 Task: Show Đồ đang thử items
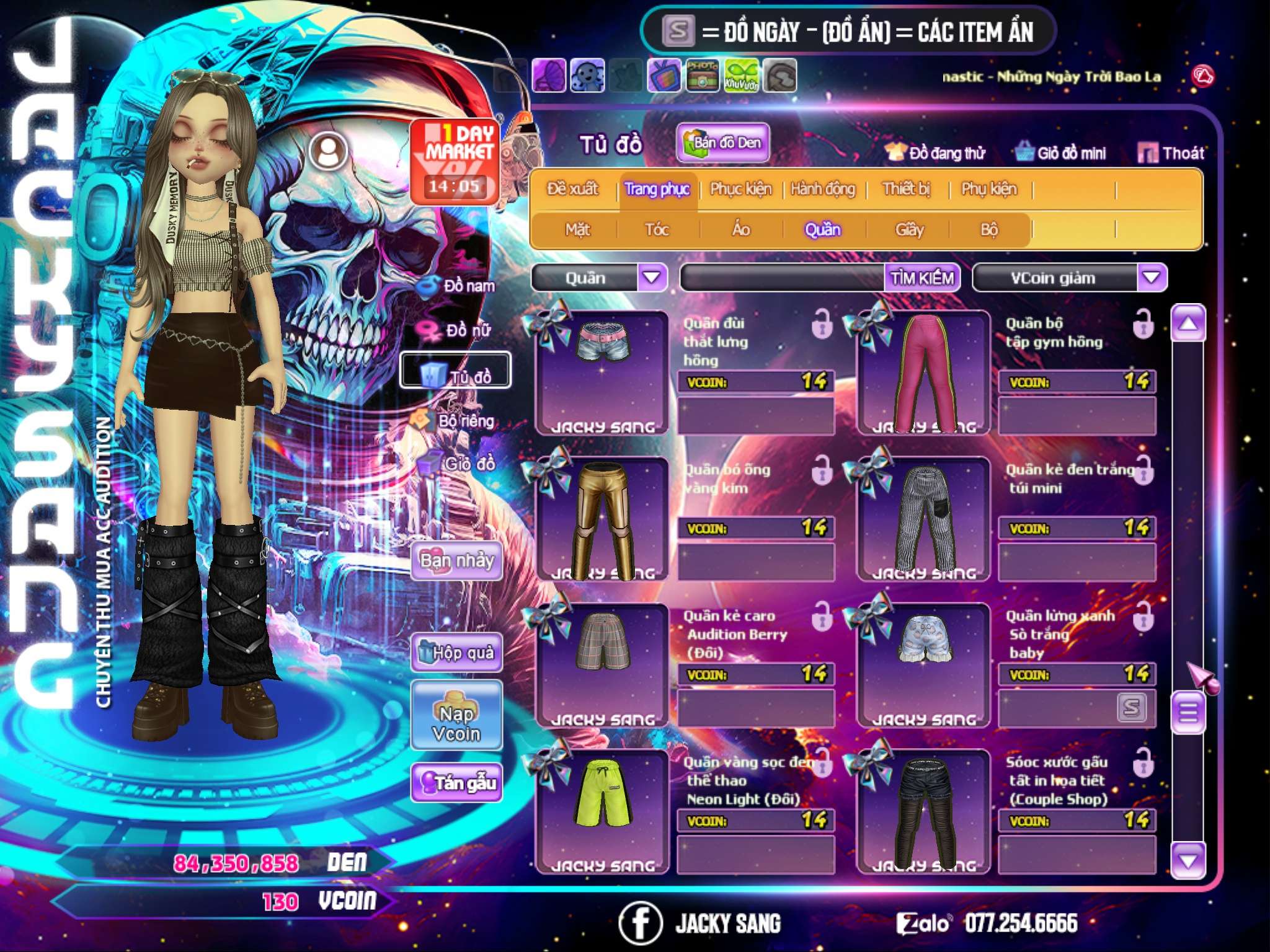936,153
